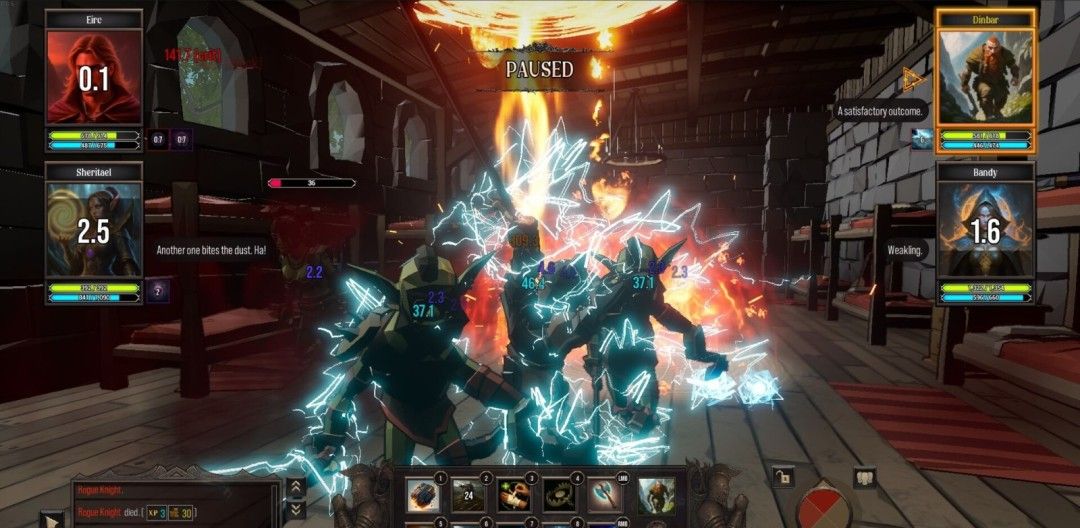Select Eire's character portrait
Image resolution: width=1080 pixels, height=528 pixels.
tap(93, 78)
